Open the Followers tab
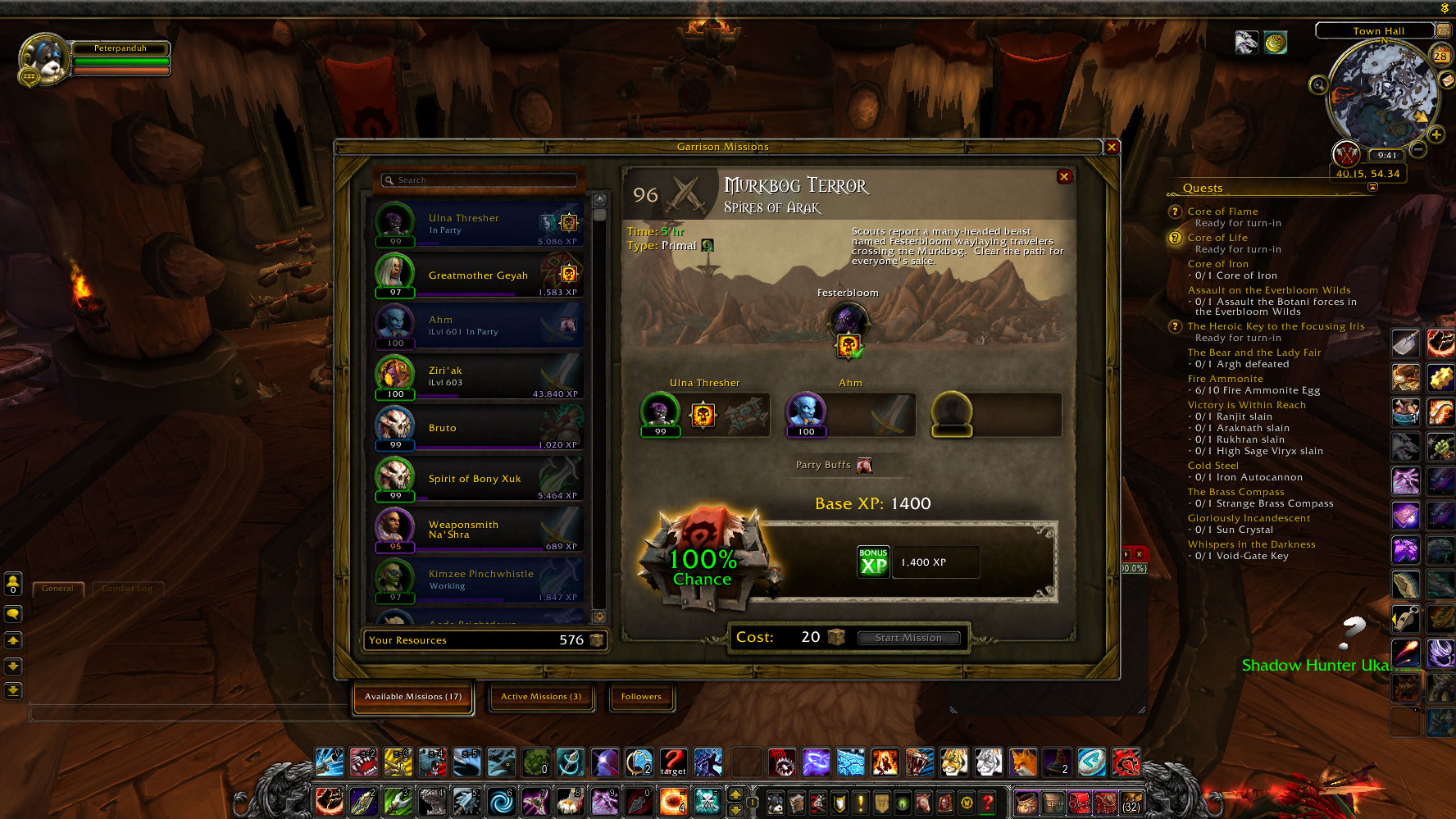Viewport: 1456px width, 819px height. coord(641,697)
